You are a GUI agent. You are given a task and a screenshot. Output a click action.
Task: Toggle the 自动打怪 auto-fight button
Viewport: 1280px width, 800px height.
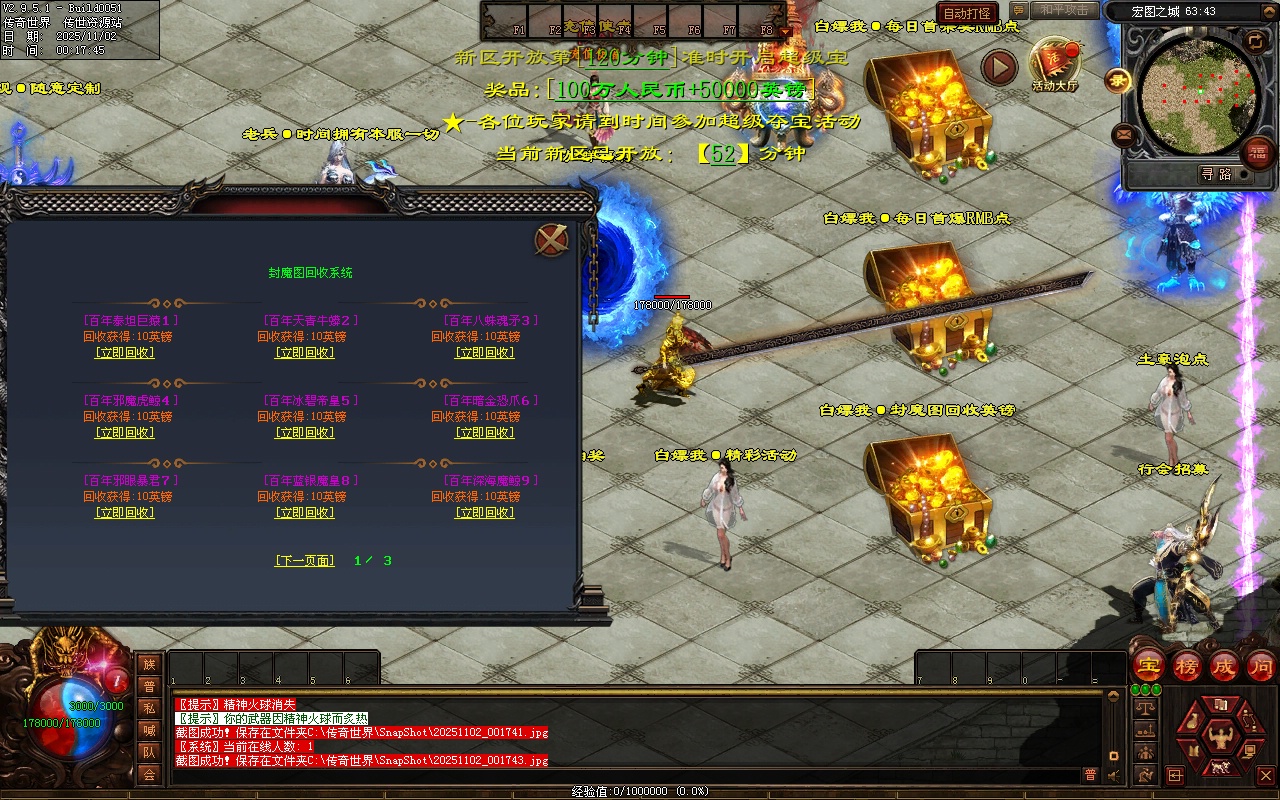pyautogui.click(x=968, y=13)
